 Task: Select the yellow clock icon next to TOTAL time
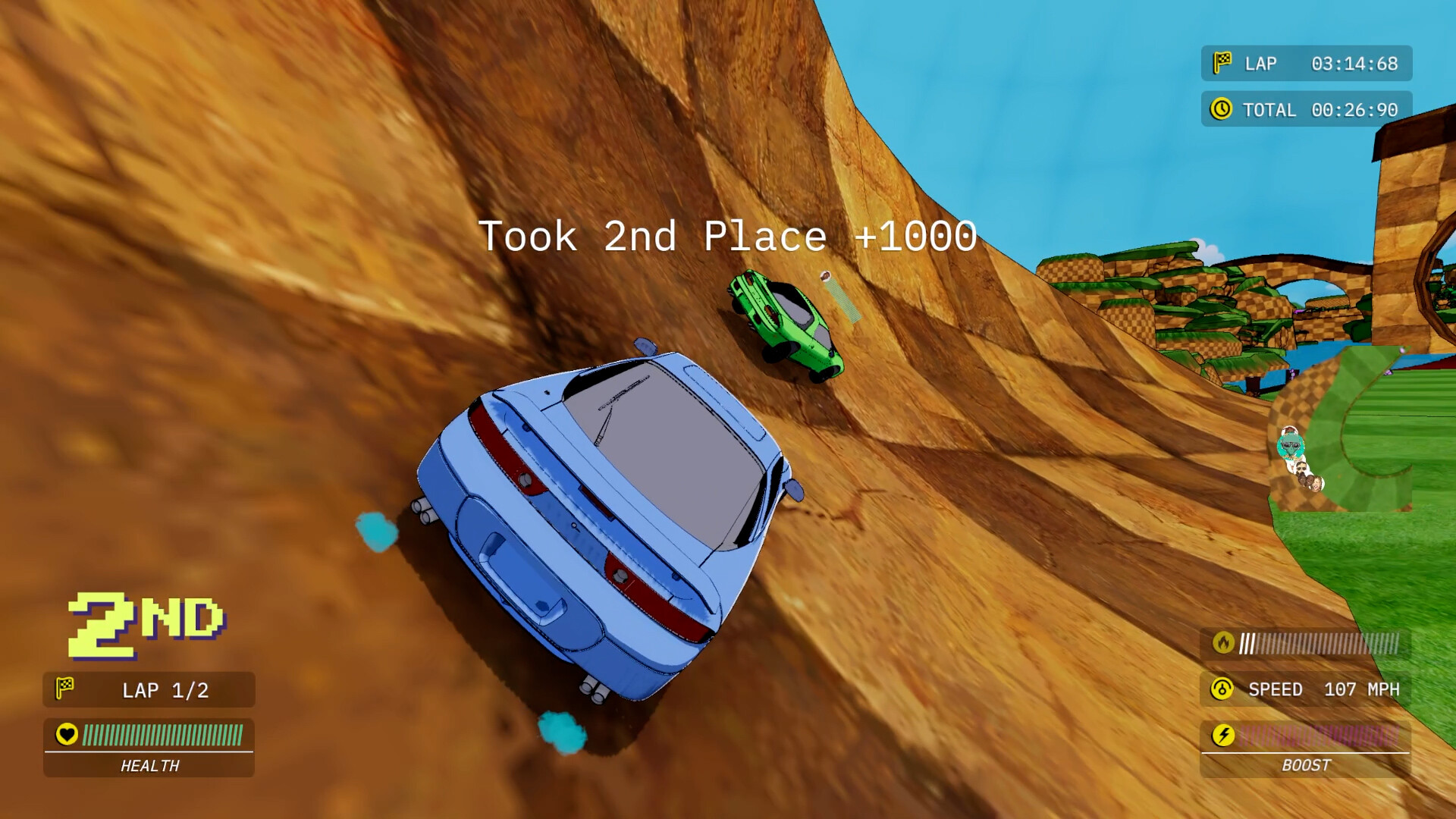click(x=1223, y=109)
